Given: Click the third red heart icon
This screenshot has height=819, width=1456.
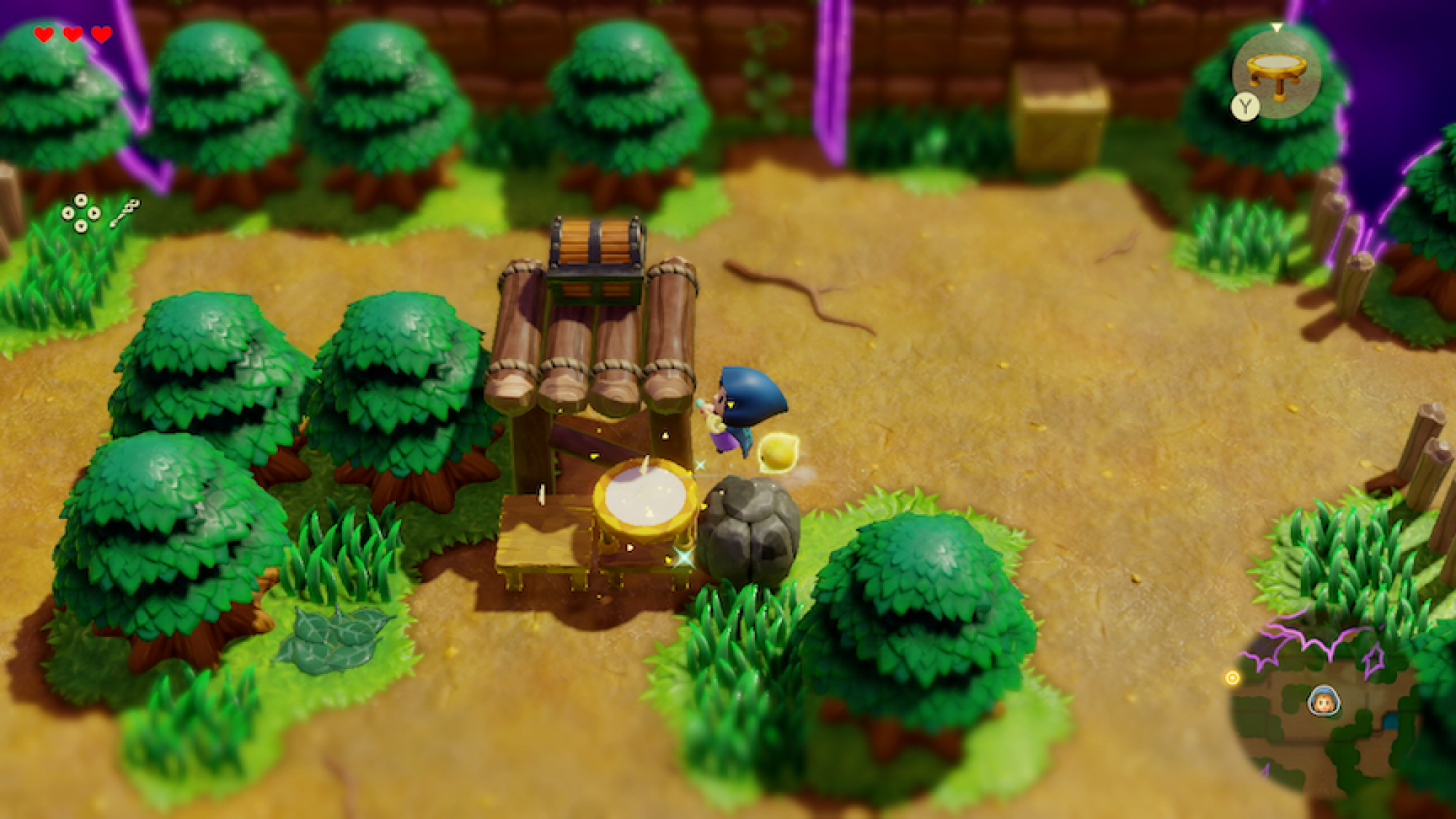Looking at the screenshot, I should point(100,33).
